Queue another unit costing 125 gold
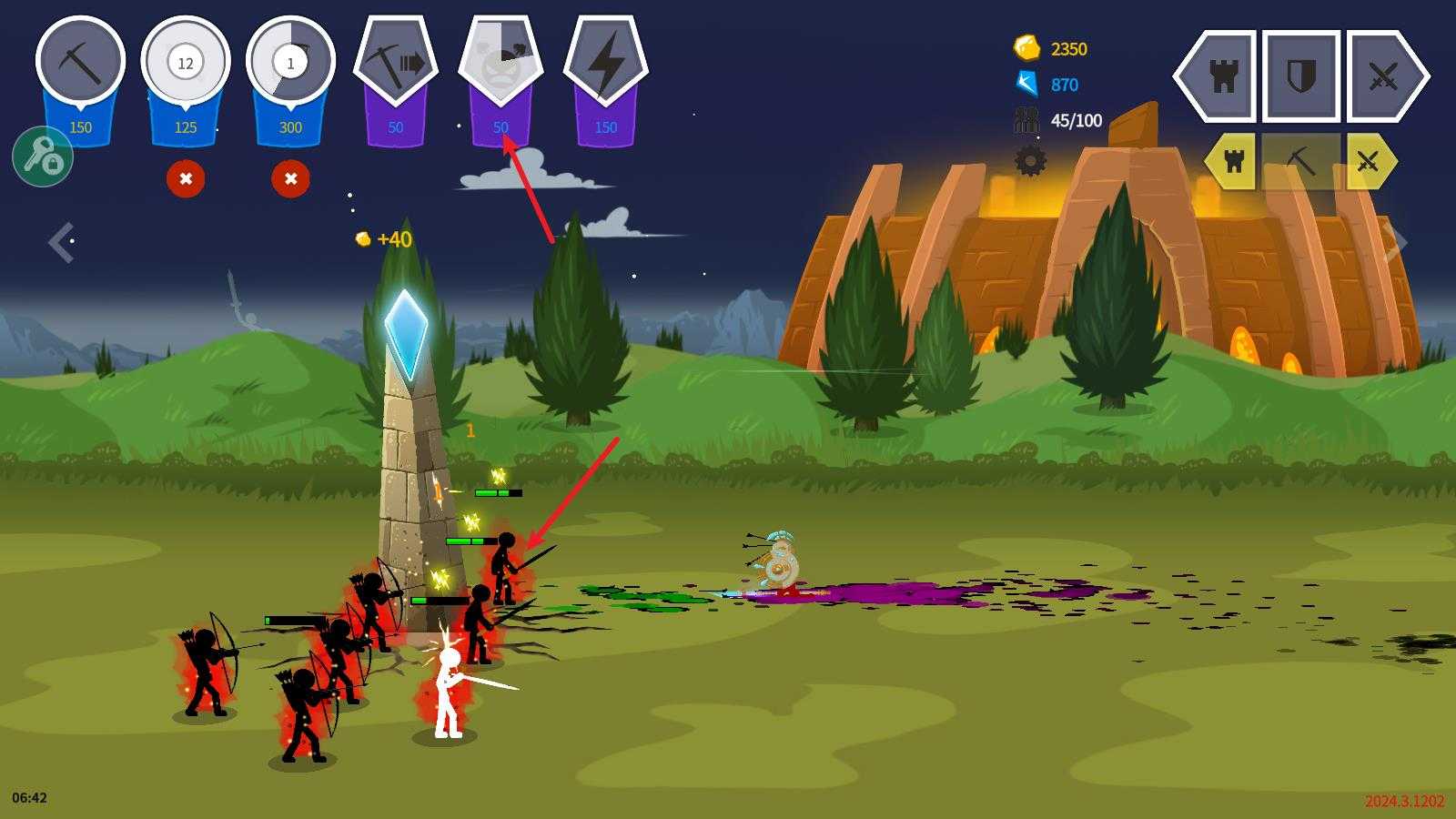The height and width of the screenshot is (819, 1456). (185, 62)
